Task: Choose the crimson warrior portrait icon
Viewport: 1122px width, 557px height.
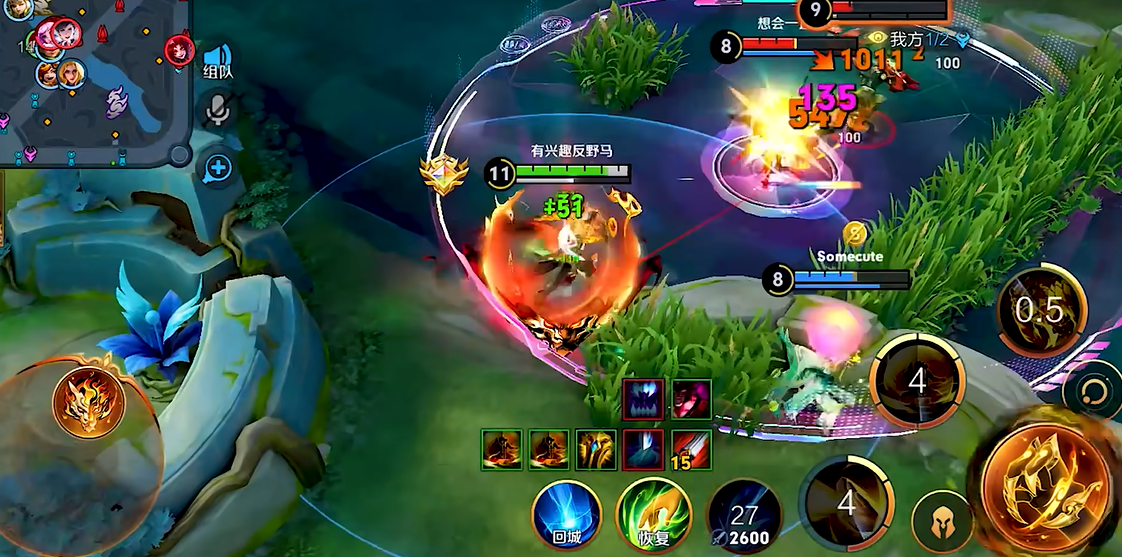Action: coord(690,399)
